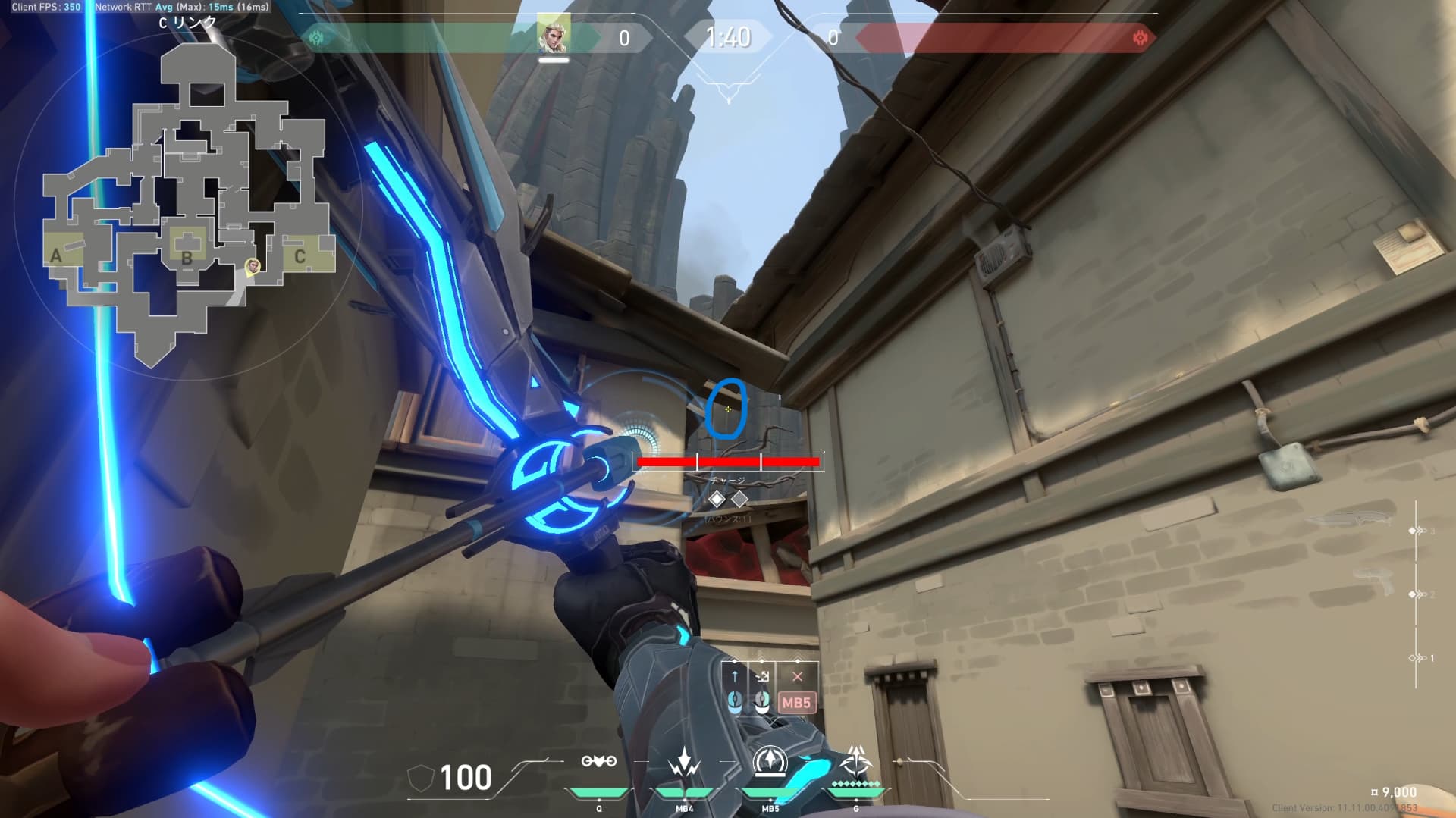Activate the Shock Bolt ability icon
The width and height of the screenshot is (1456, 818).
[684, 762]
